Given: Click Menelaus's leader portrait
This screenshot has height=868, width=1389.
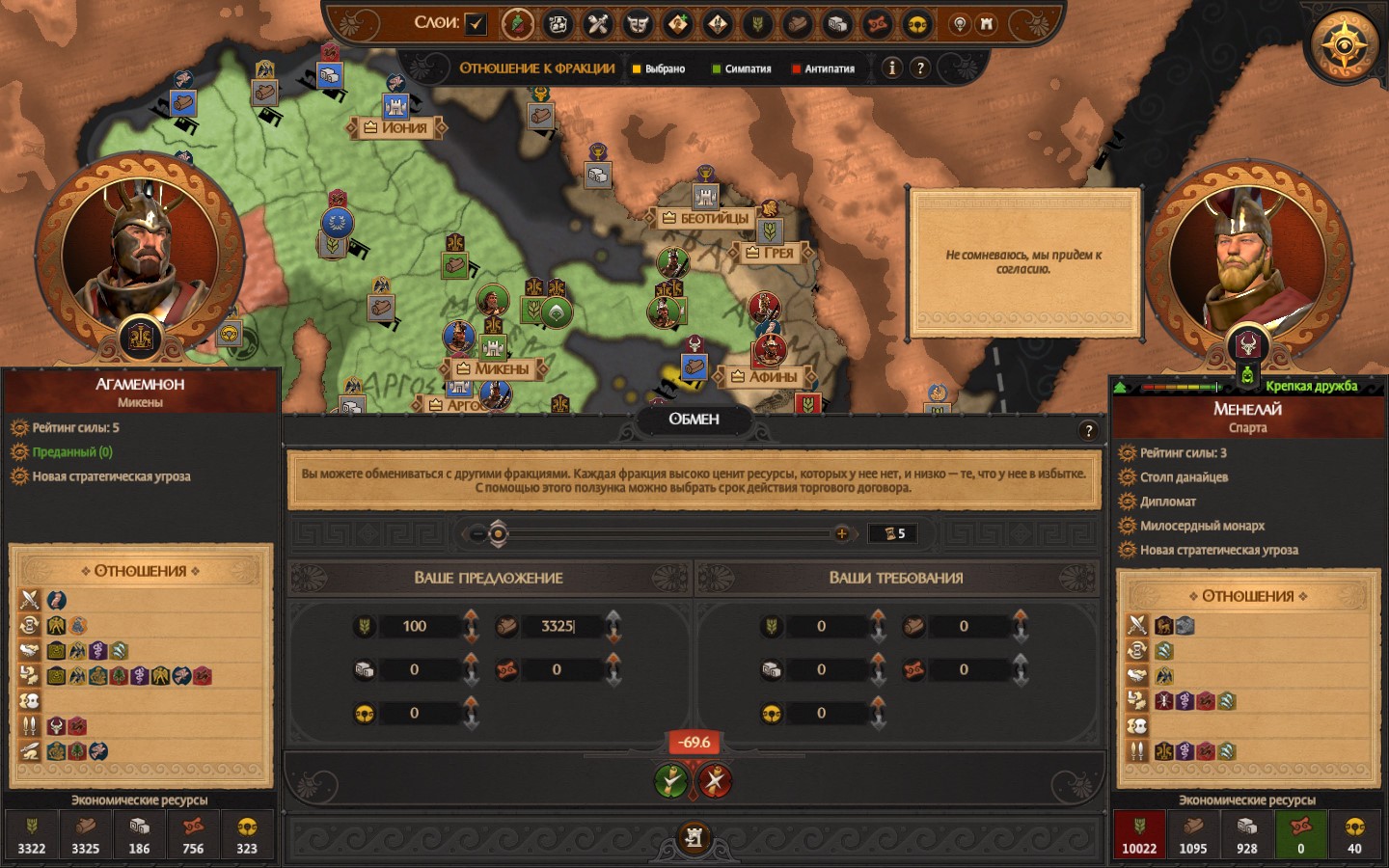Looking at the screenshot, I should 1247,260.
